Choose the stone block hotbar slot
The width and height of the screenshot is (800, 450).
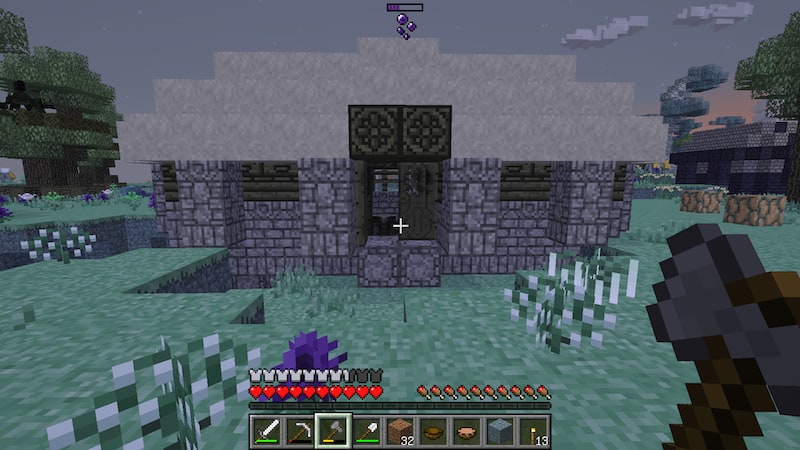[x=499, y=430]
